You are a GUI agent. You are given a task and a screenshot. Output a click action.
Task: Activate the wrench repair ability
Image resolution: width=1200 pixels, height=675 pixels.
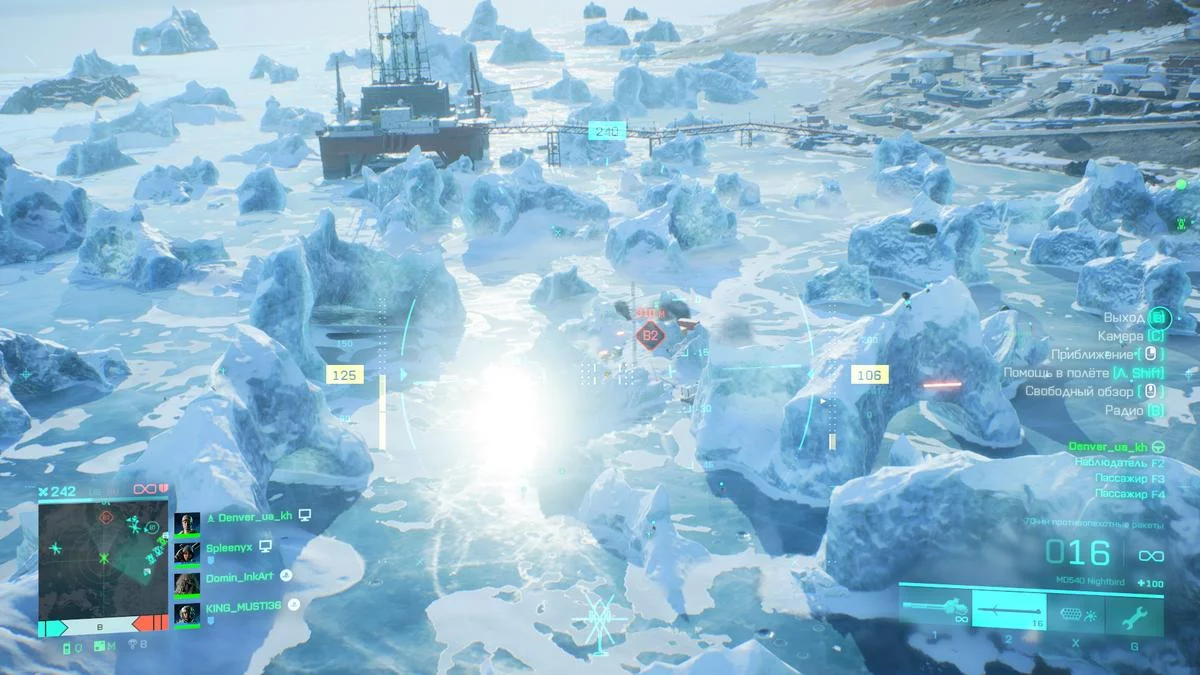click(1133, 612)
